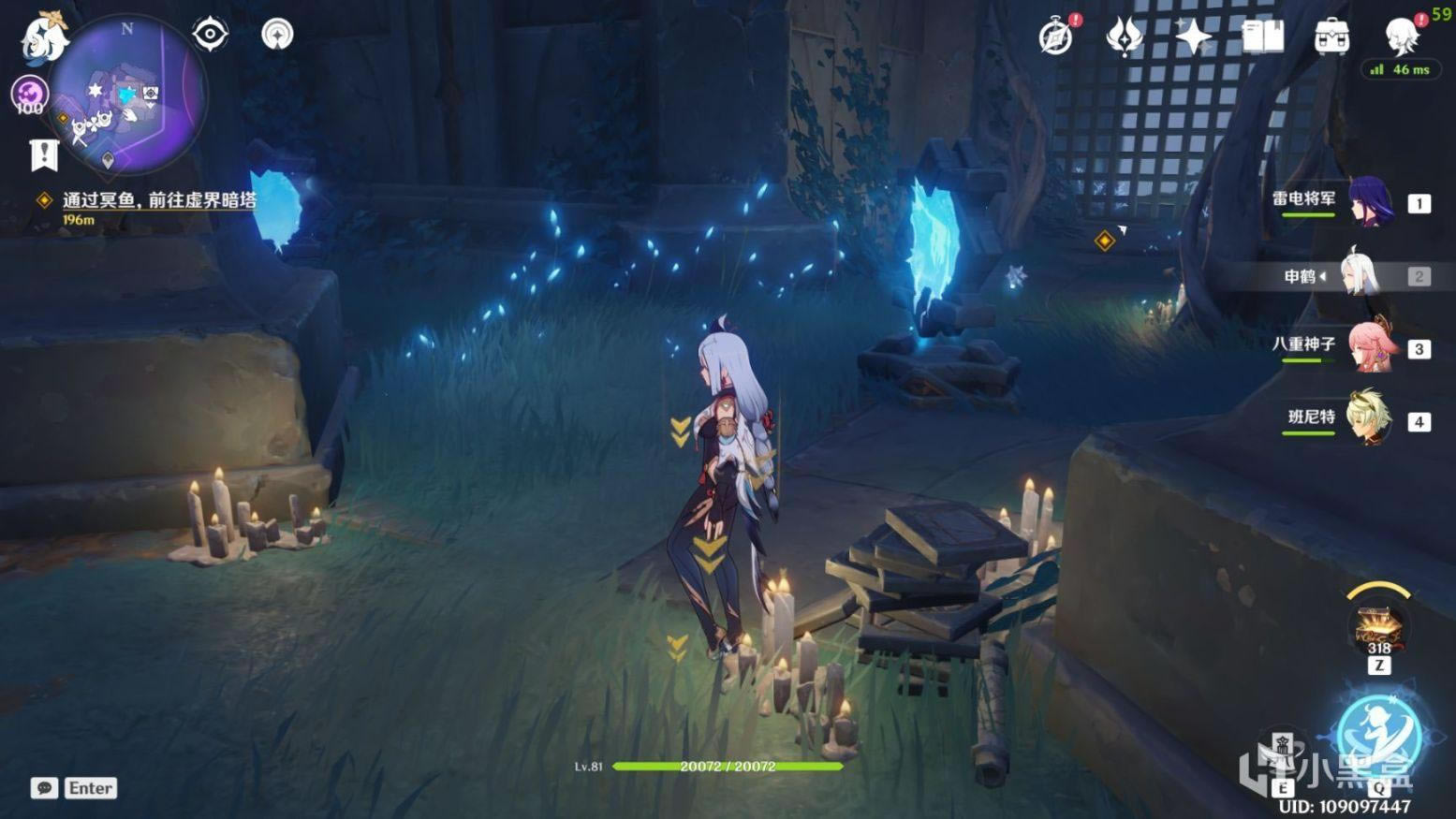The height and width of the screenshot is (819, 1456).
Task: Open the backpack inventory
Action: [1331, 37]
